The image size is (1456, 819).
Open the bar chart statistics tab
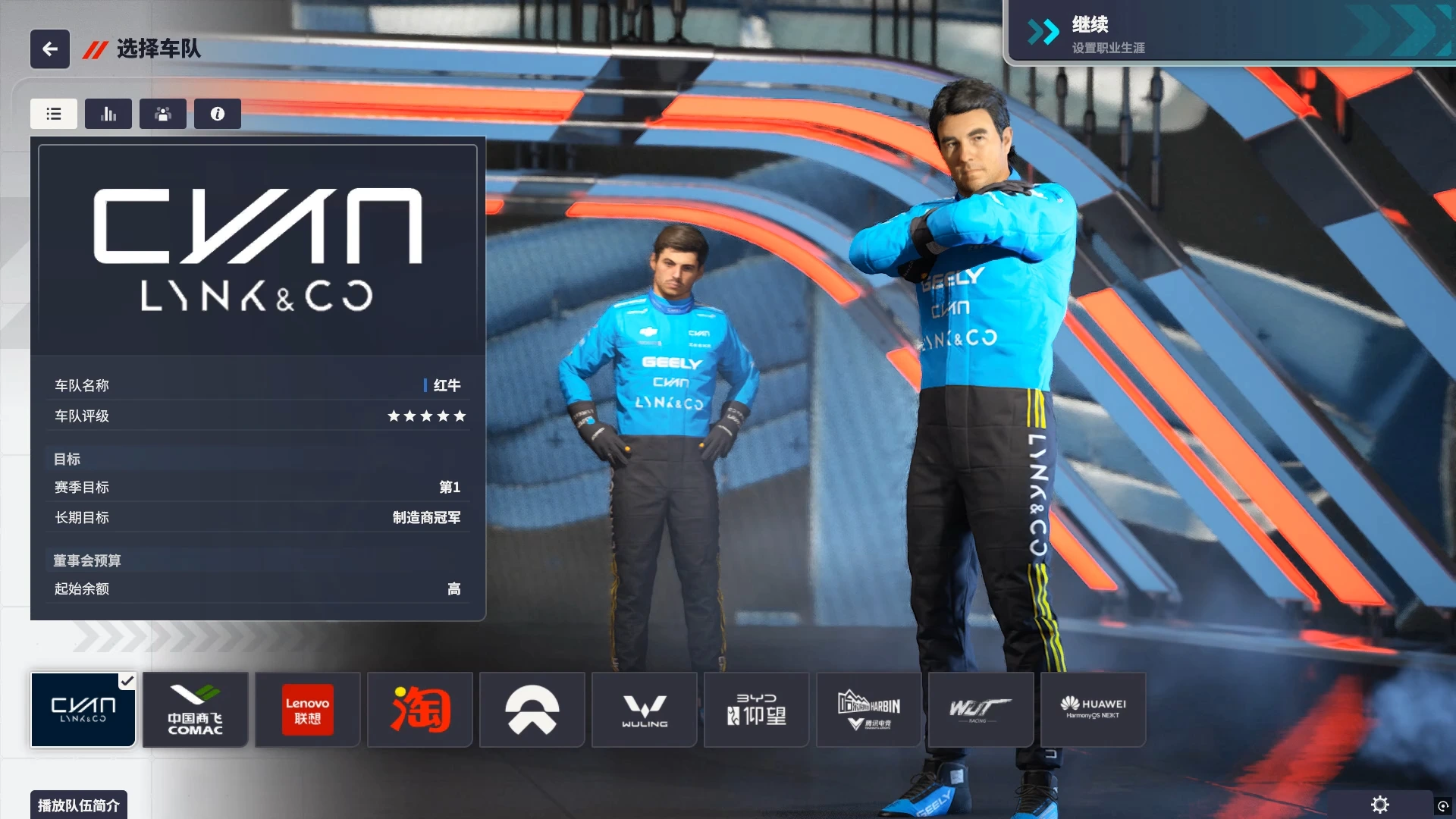pyautogui.click(x=108, y=114)
